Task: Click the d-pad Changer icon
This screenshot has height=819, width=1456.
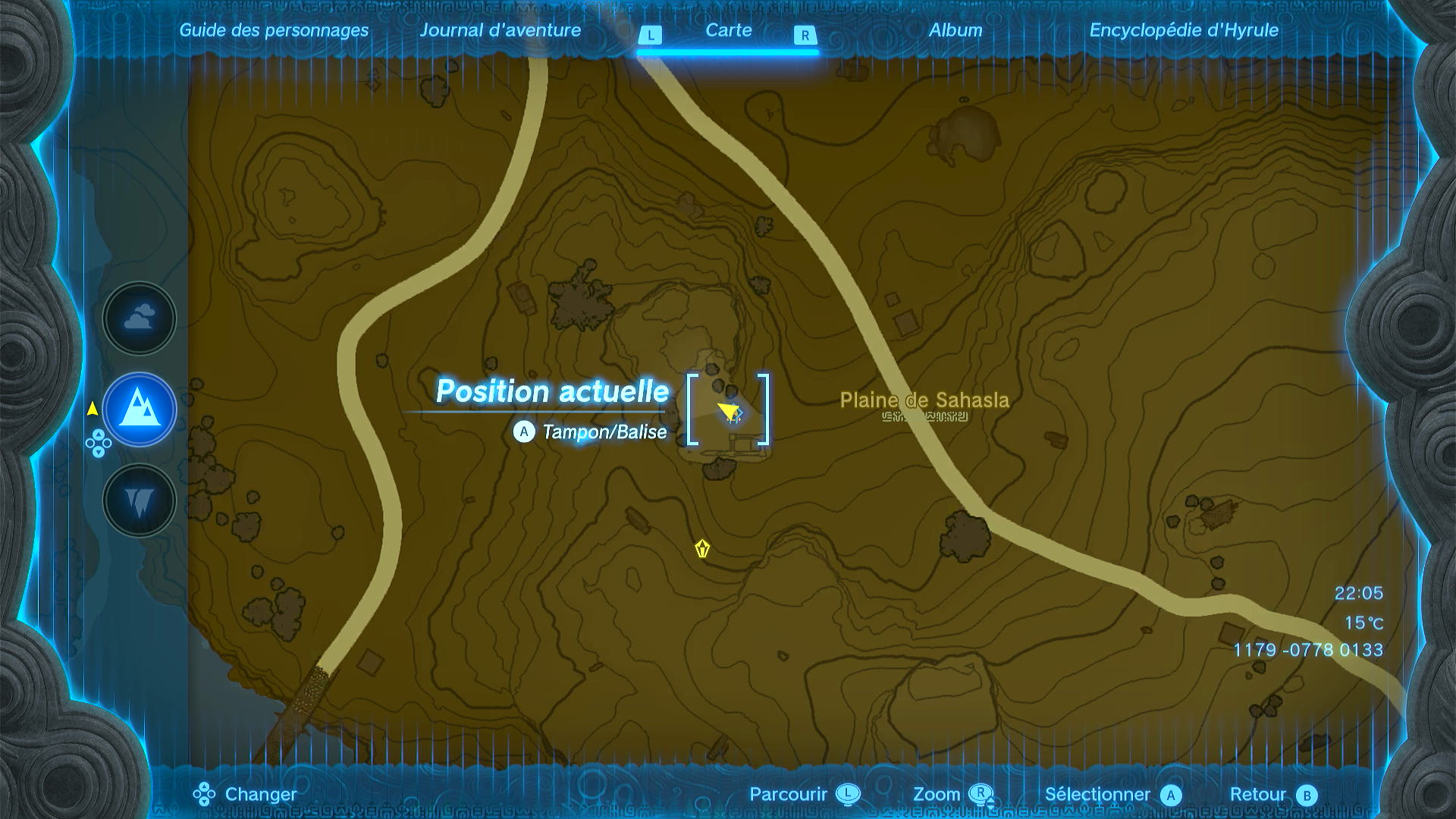Action: 203,794
